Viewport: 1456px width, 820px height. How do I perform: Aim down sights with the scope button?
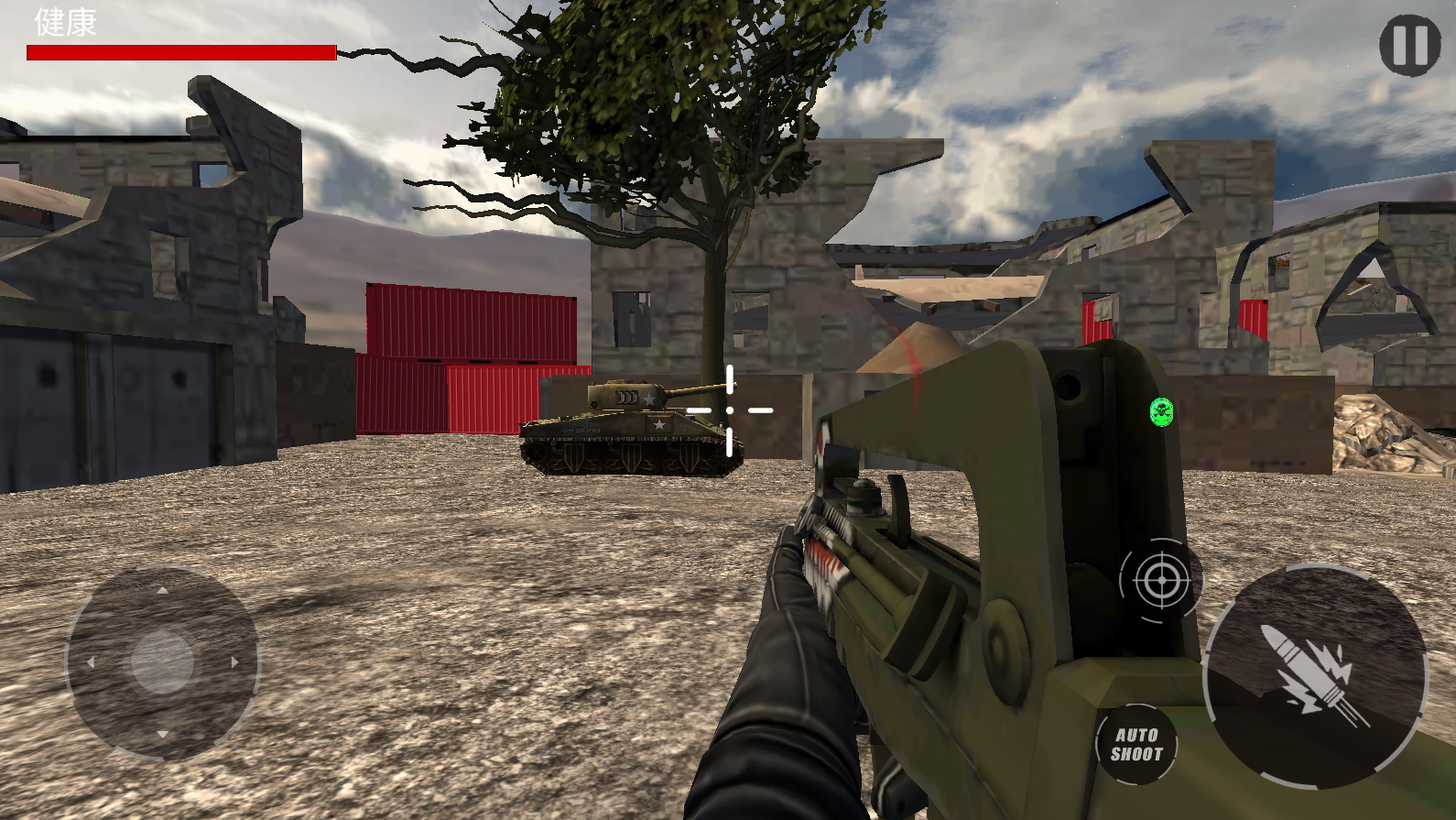pos(1160,581)
